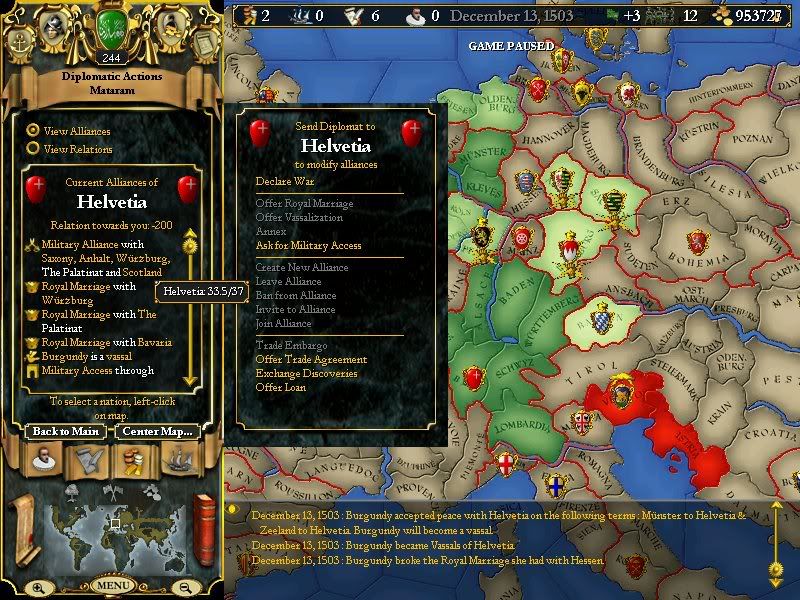Select the Offer Loan diplomatic action
The image size is (800, 600).
pos(281,387)
